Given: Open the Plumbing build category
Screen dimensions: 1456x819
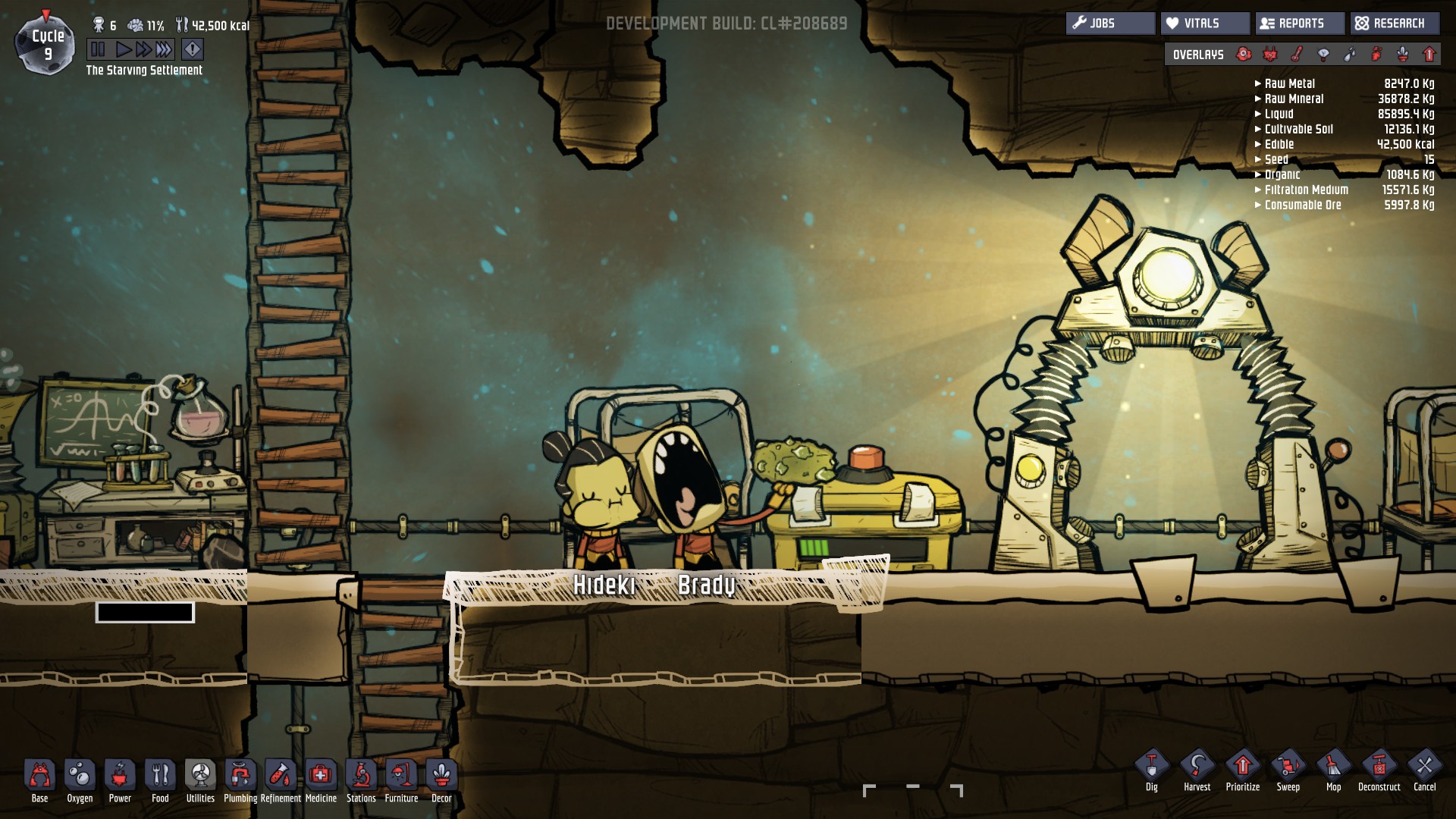Looking at the screenshot, I should (x=240, y=773).
